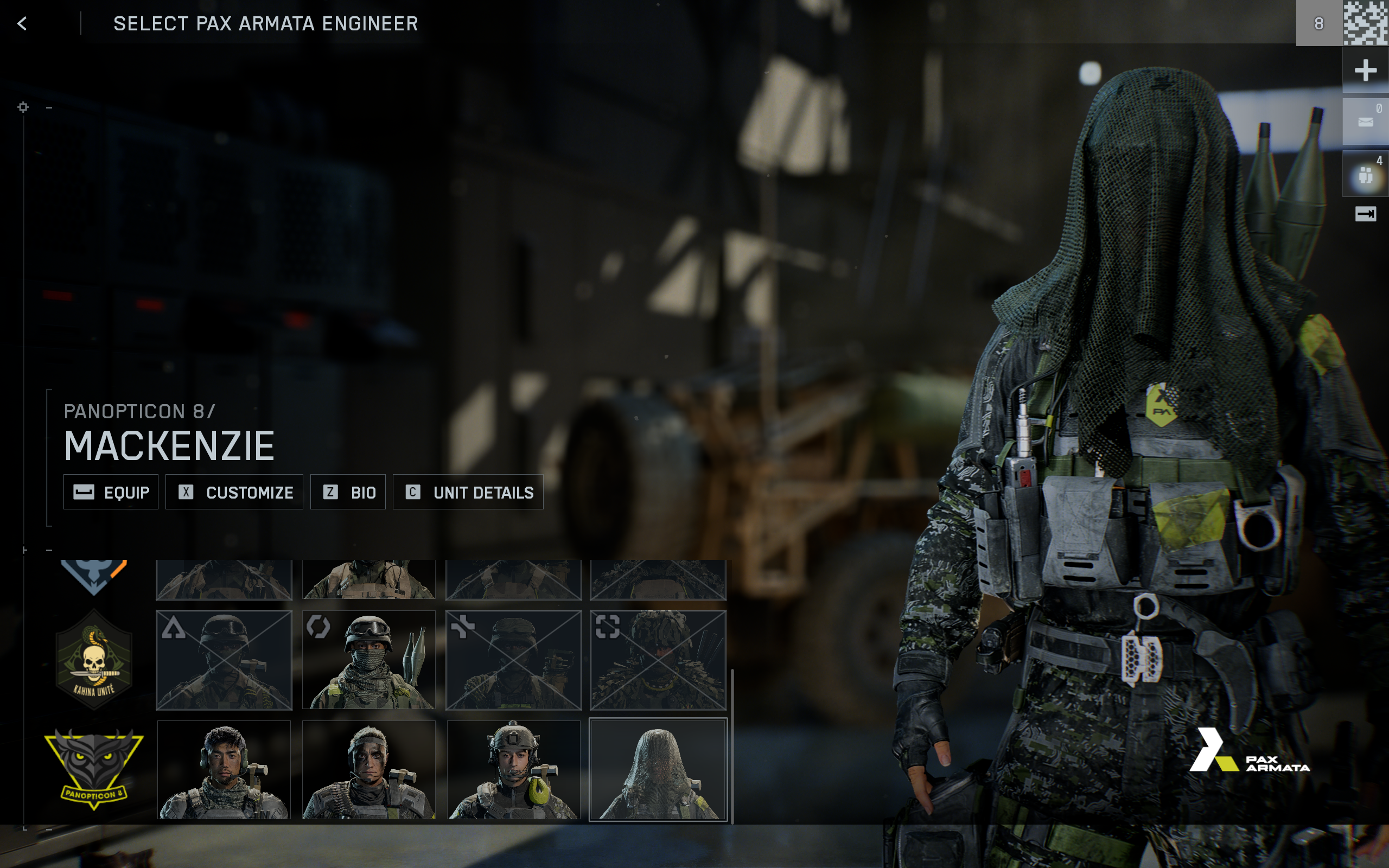Equip the Mackenzie specialist

[x=110, y=492]
